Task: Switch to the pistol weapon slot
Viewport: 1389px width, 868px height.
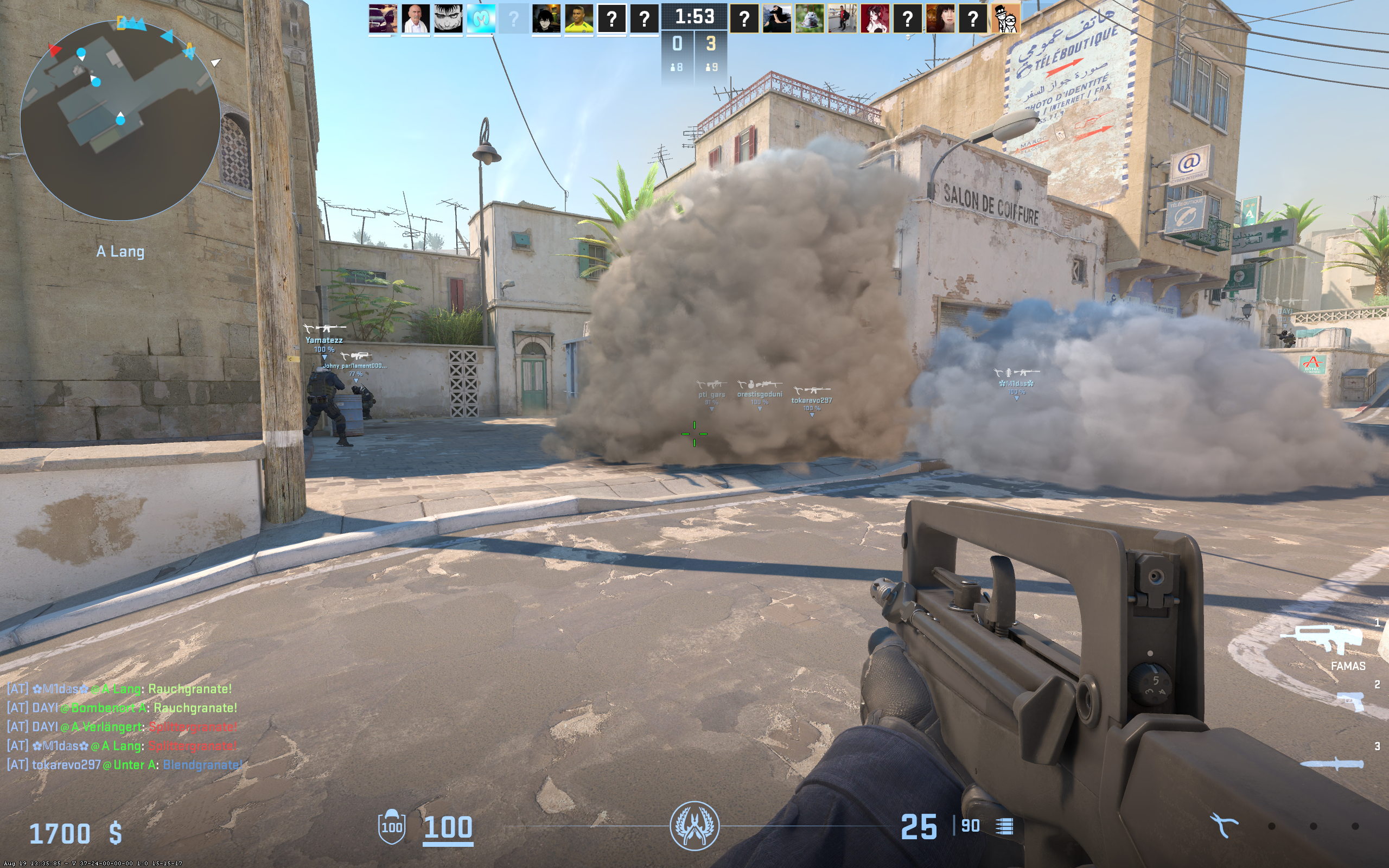Action: [x=1350, y=701]
